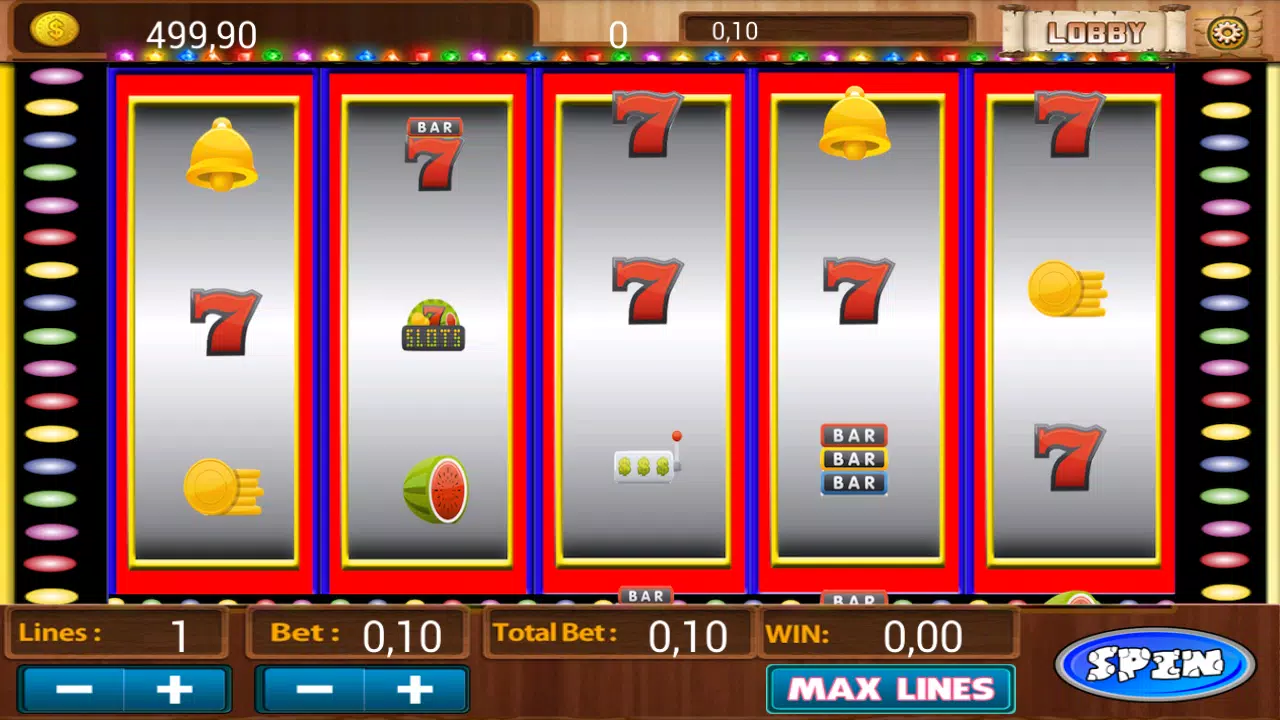Open the settings gear icon
This screenshot has height=720, width=1280.
tap(1228, 31)
